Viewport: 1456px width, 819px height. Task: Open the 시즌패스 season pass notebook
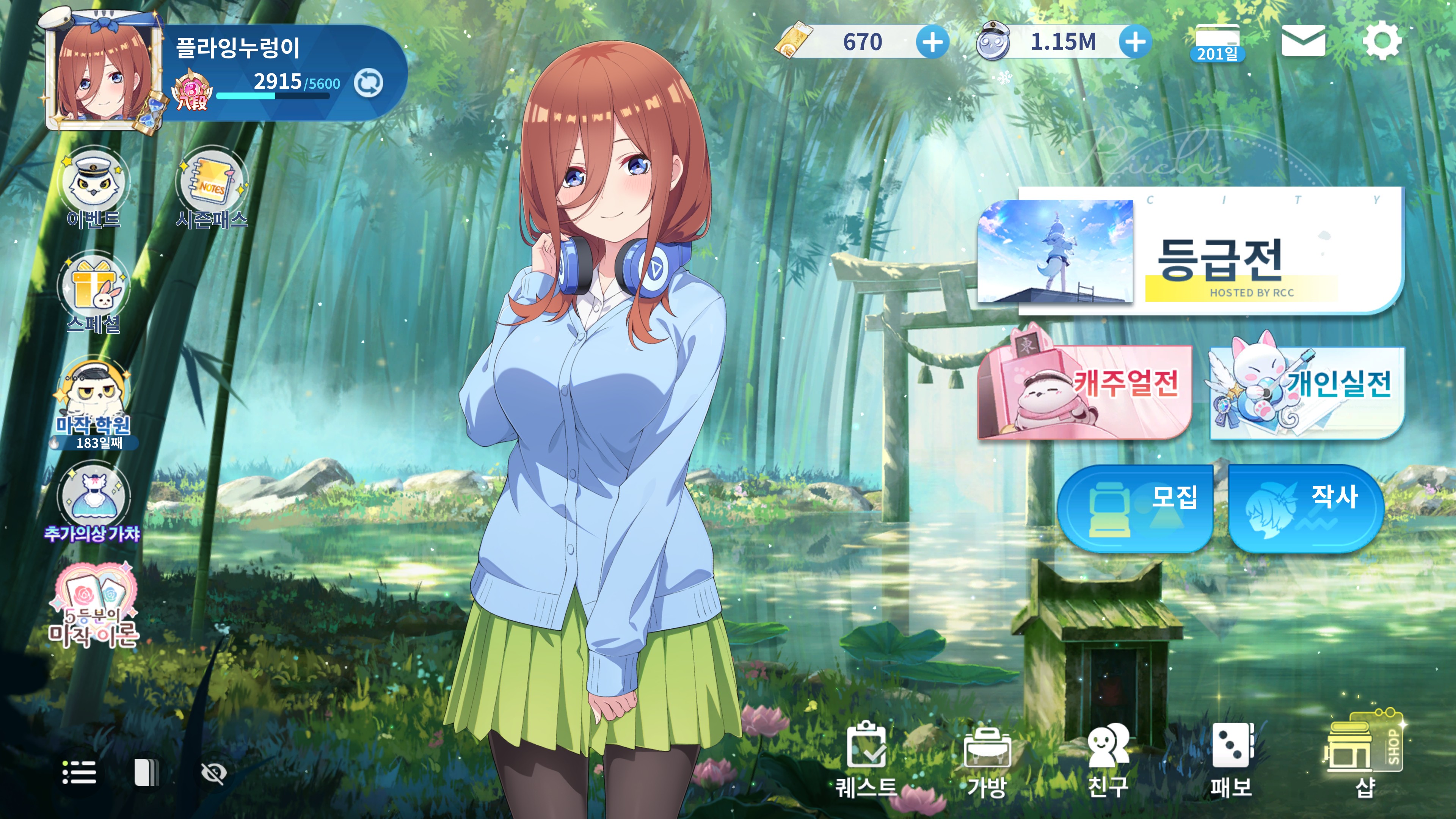click(212, 187)
